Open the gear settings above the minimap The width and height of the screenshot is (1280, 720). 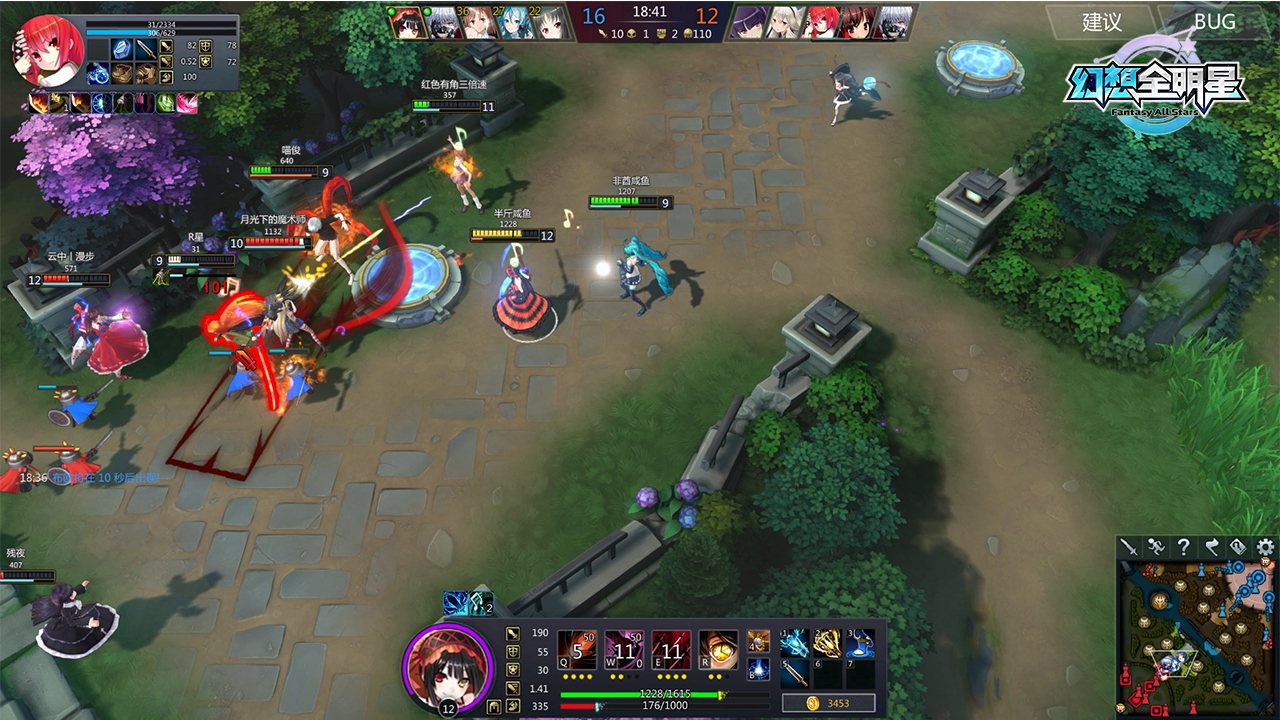[x=1265, y=547]
